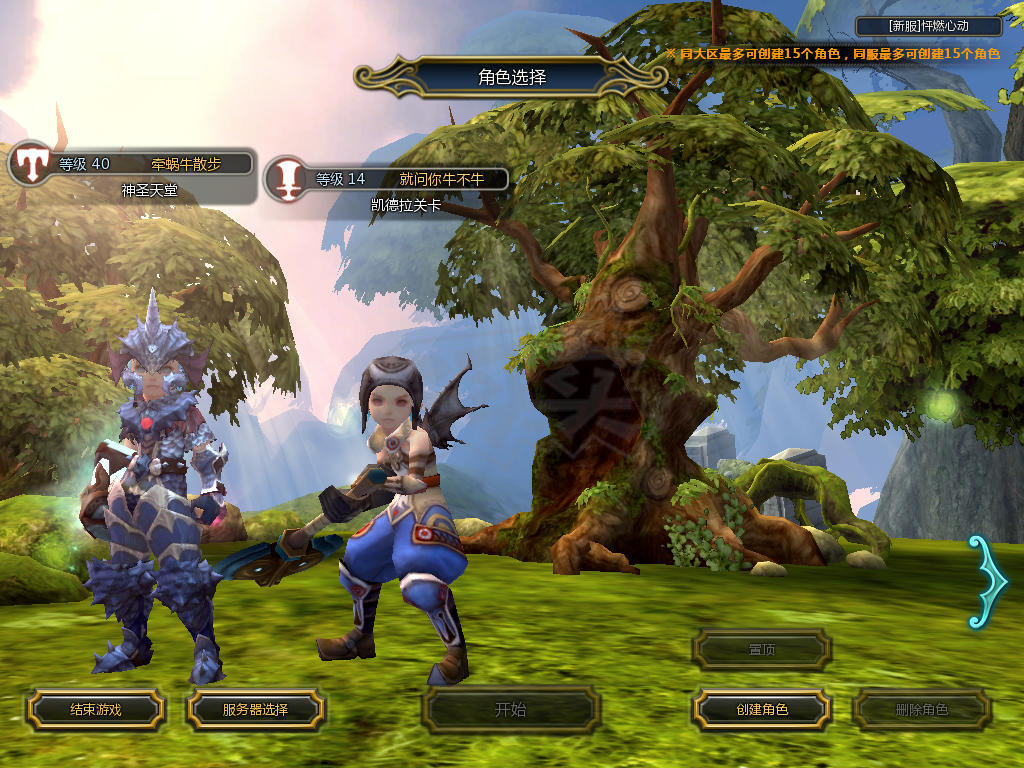Click the 结束游戏 (End Game) button
Screen dimensions: 1024x768
point(95,710)
